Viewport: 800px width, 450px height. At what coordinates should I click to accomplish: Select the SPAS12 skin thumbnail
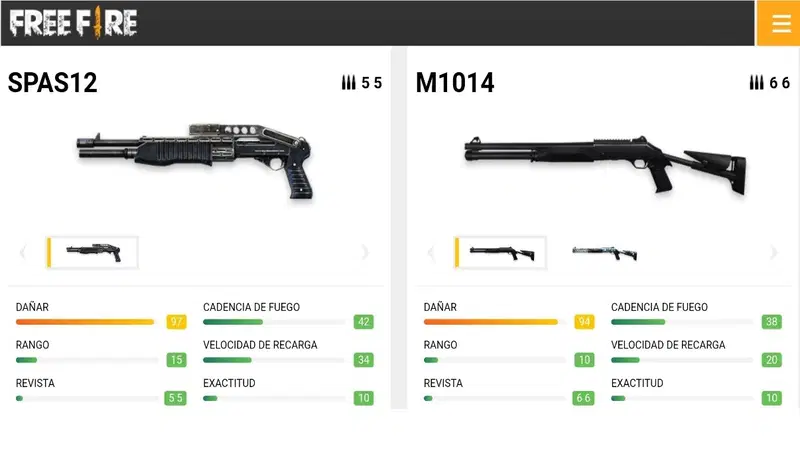tap(93, 253)
